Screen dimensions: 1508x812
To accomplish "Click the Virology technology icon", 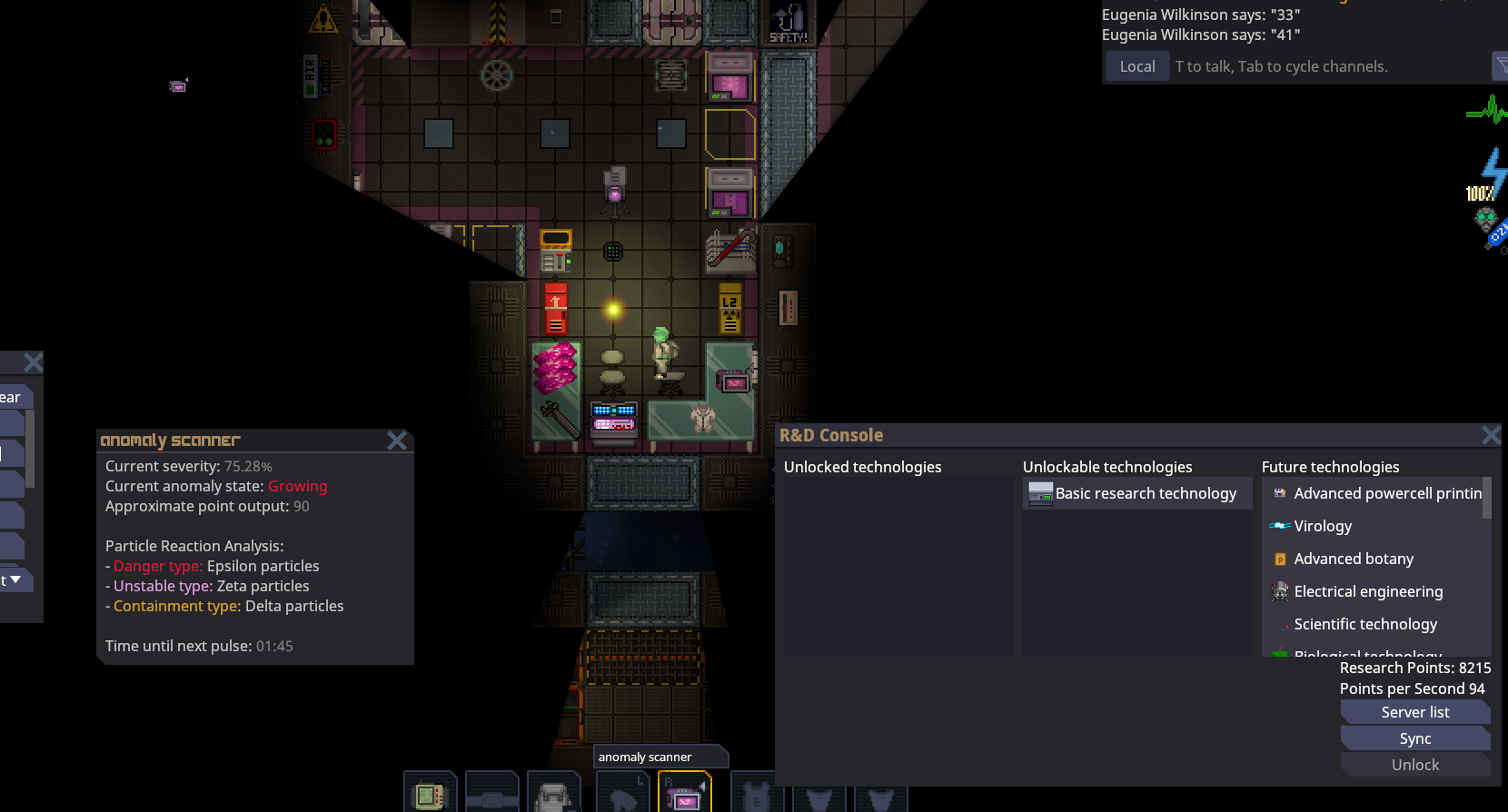I will coord(1278,525).
